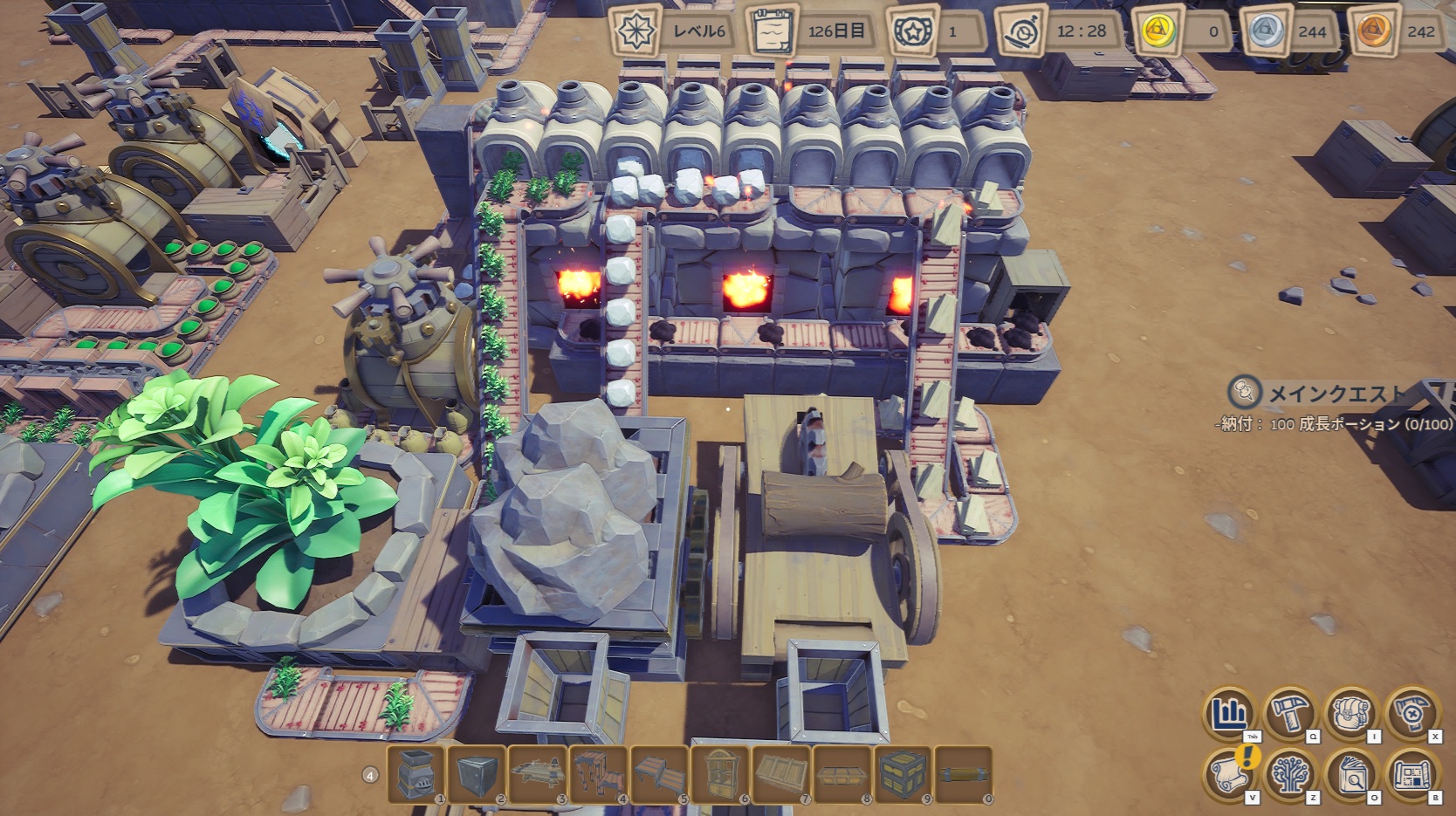
Task: Open the research tech tree
Action: coord(1290,774)
